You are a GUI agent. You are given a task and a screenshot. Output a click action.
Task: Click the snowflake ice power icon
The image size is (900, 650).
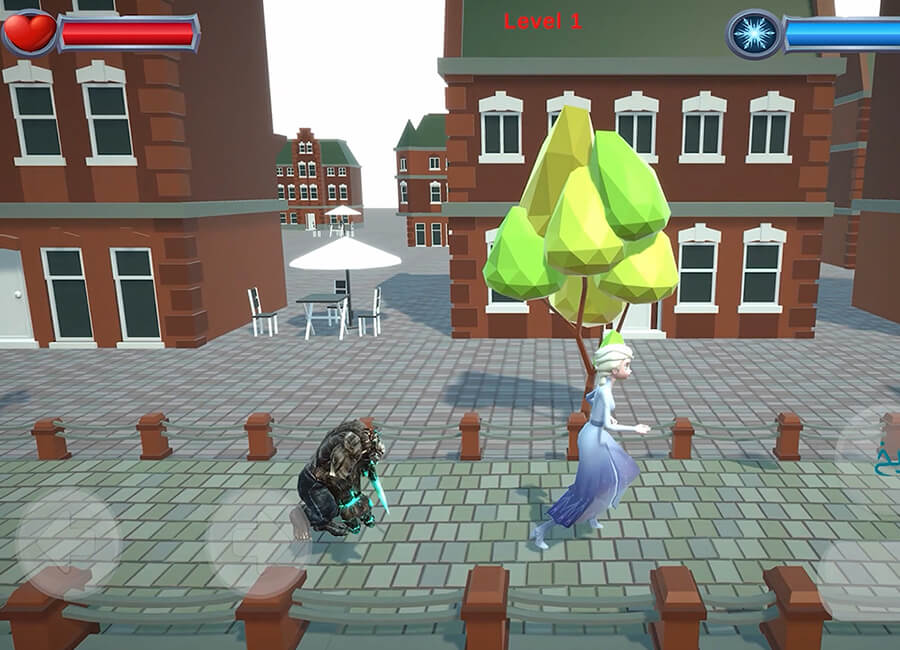(x=754, y=33)
